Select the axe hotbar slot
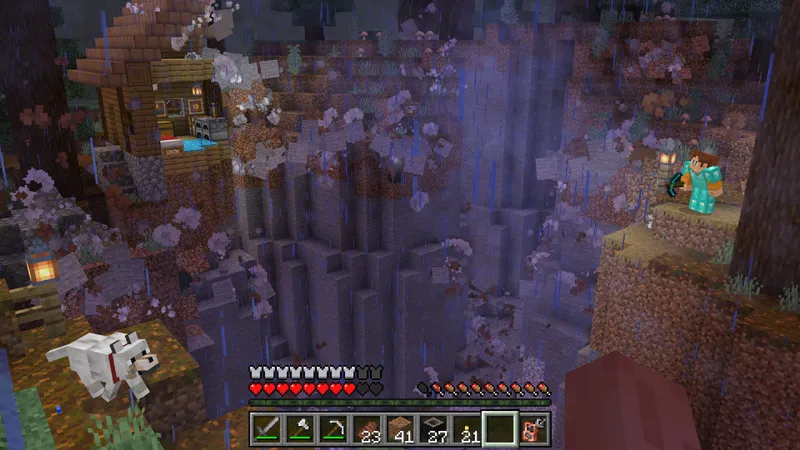Image resolution: width=800 pixels, height=450 pixels. 300,430
